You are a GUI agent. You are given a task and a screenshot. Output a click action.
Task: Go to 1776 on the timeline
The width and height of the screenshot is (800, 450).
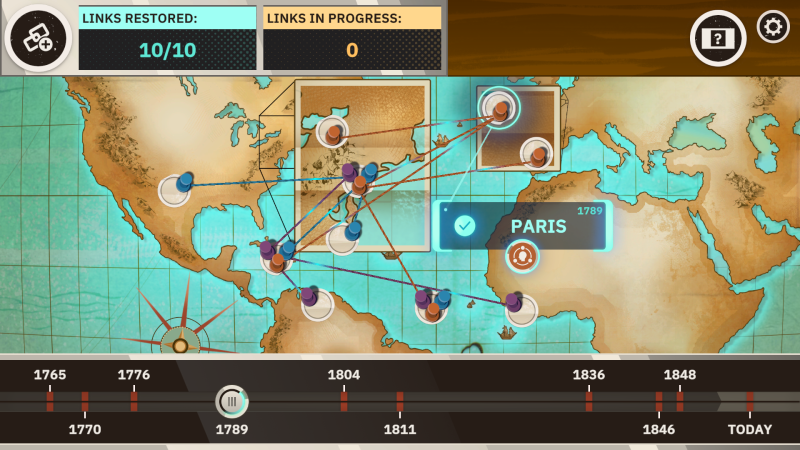[134, 401]
